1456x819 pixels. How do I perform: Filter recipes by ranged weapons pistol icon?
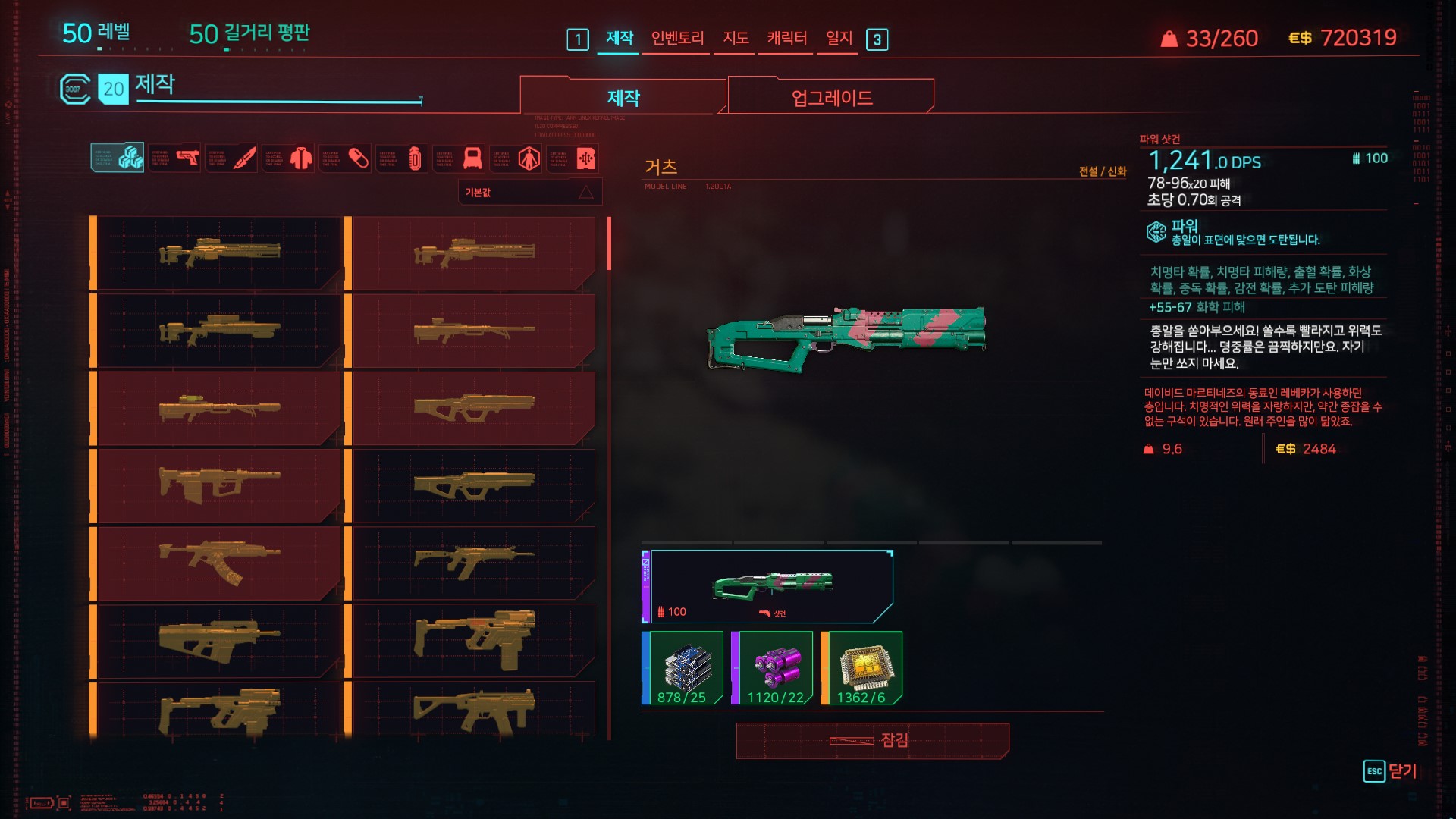175,158
